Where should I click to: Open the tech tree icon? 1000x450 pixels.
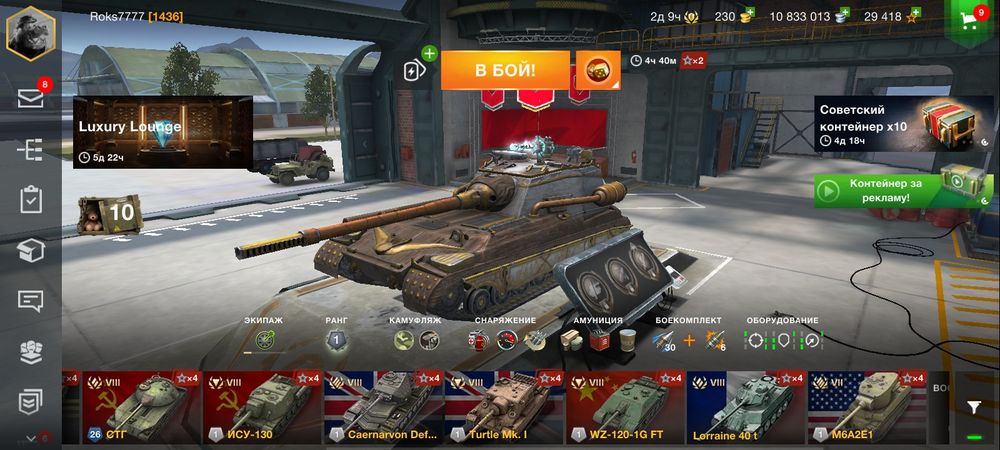click(x=30, y=149)
